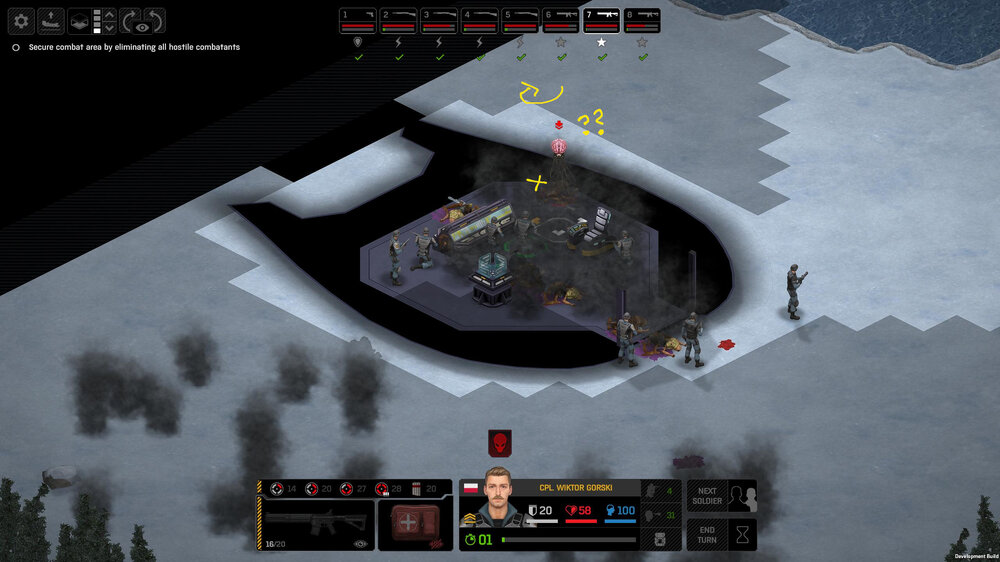Move camera down one level
The image size is (1000, 562).
coord(110,28)
